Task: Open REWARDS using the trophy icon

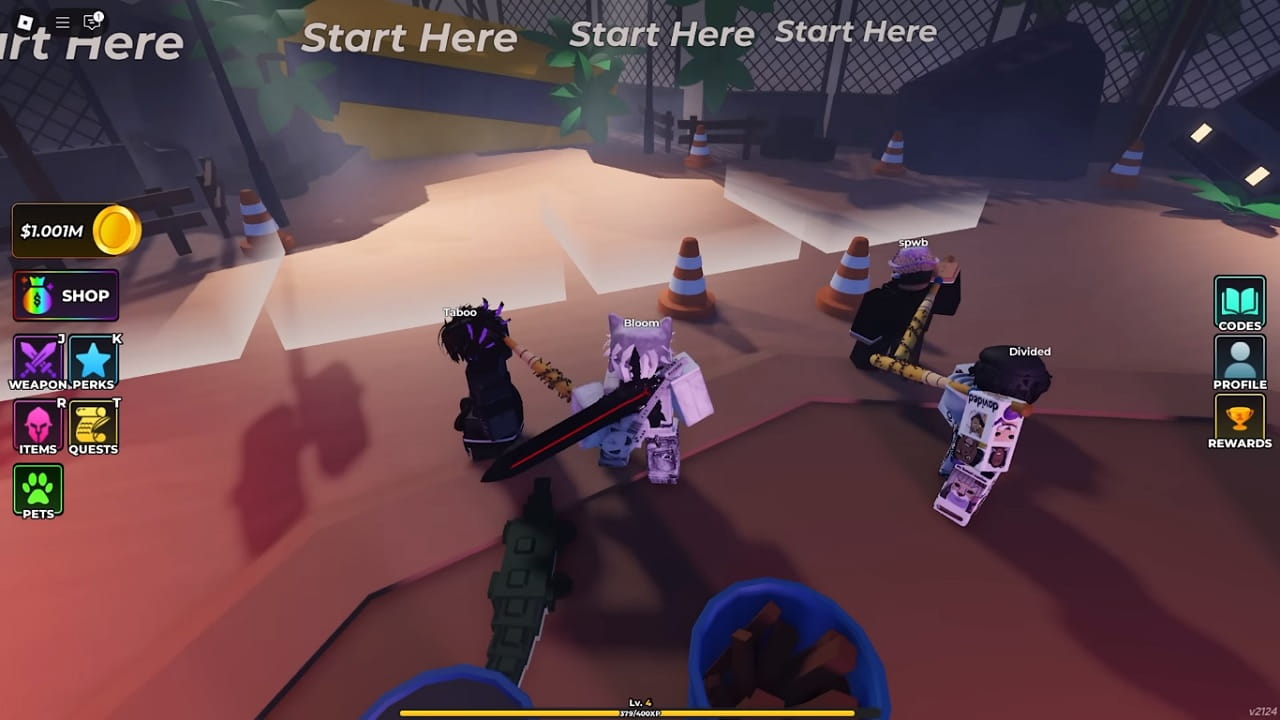Action: (1239, 420)
